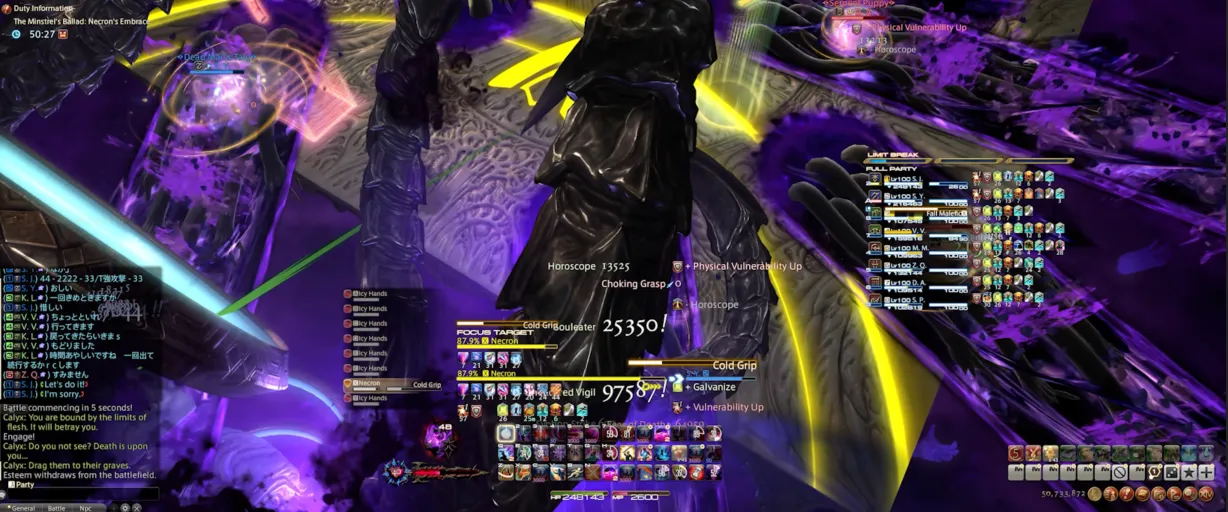Target party member Z. Q. in list
Image resolution: width=1228 pixels, height=512 pixels.
click(x=908, y=264)
